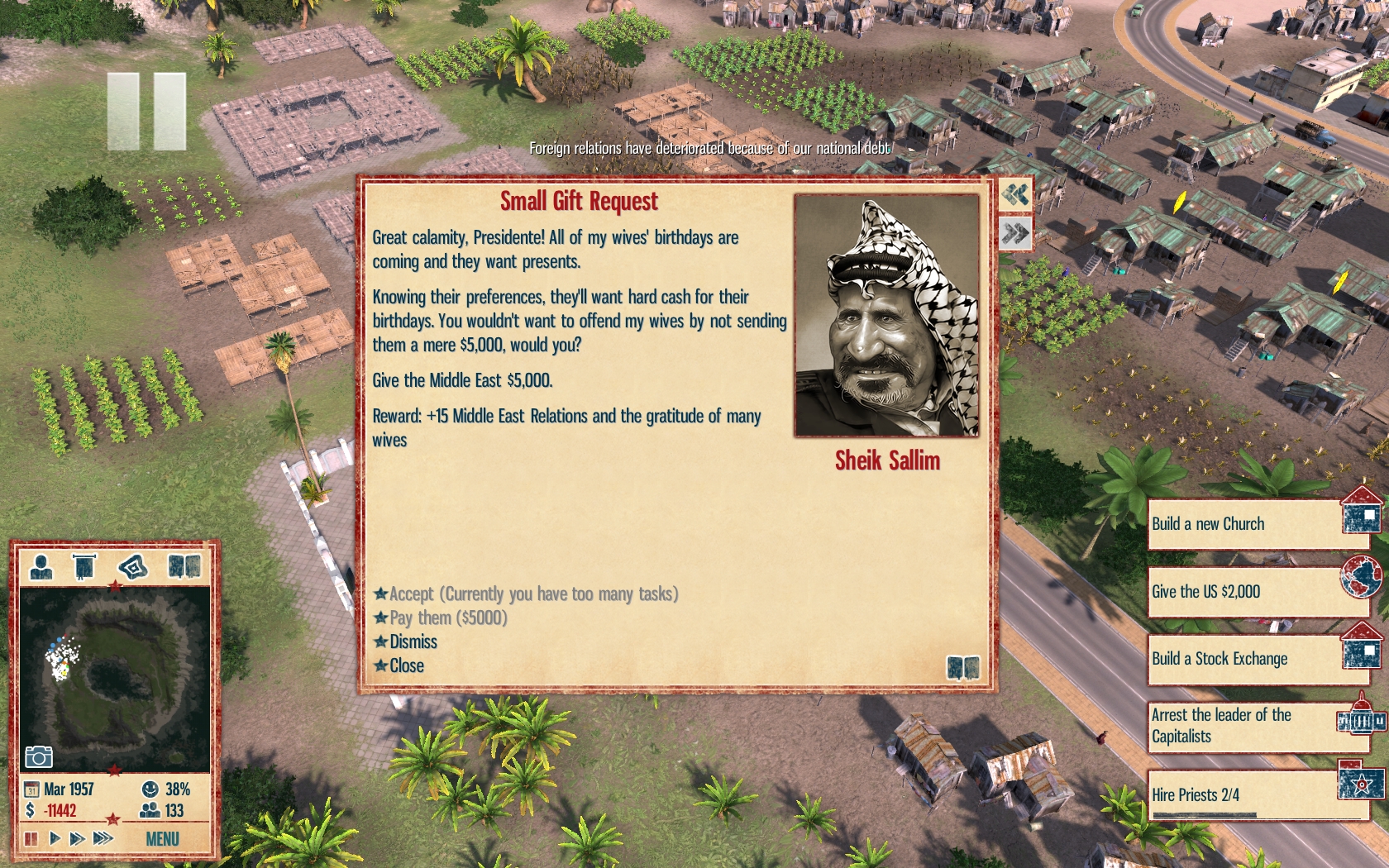The width and height of the screenshot is (1389, 868).
Task: Open the island overlay icon above minimap
Action: tap(132, 567)
